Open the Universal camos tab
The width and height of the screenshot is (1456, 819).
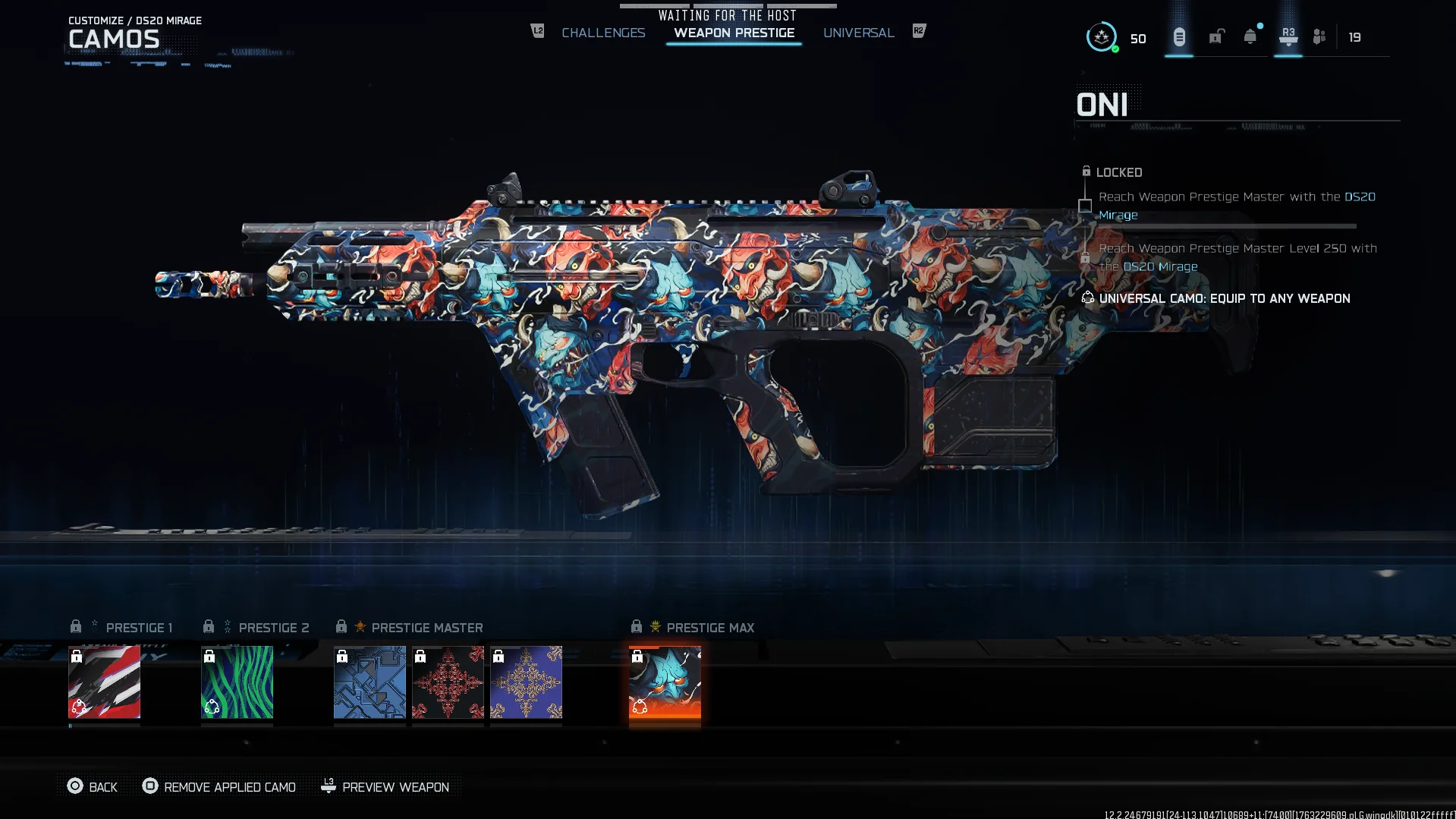point(858,33)
